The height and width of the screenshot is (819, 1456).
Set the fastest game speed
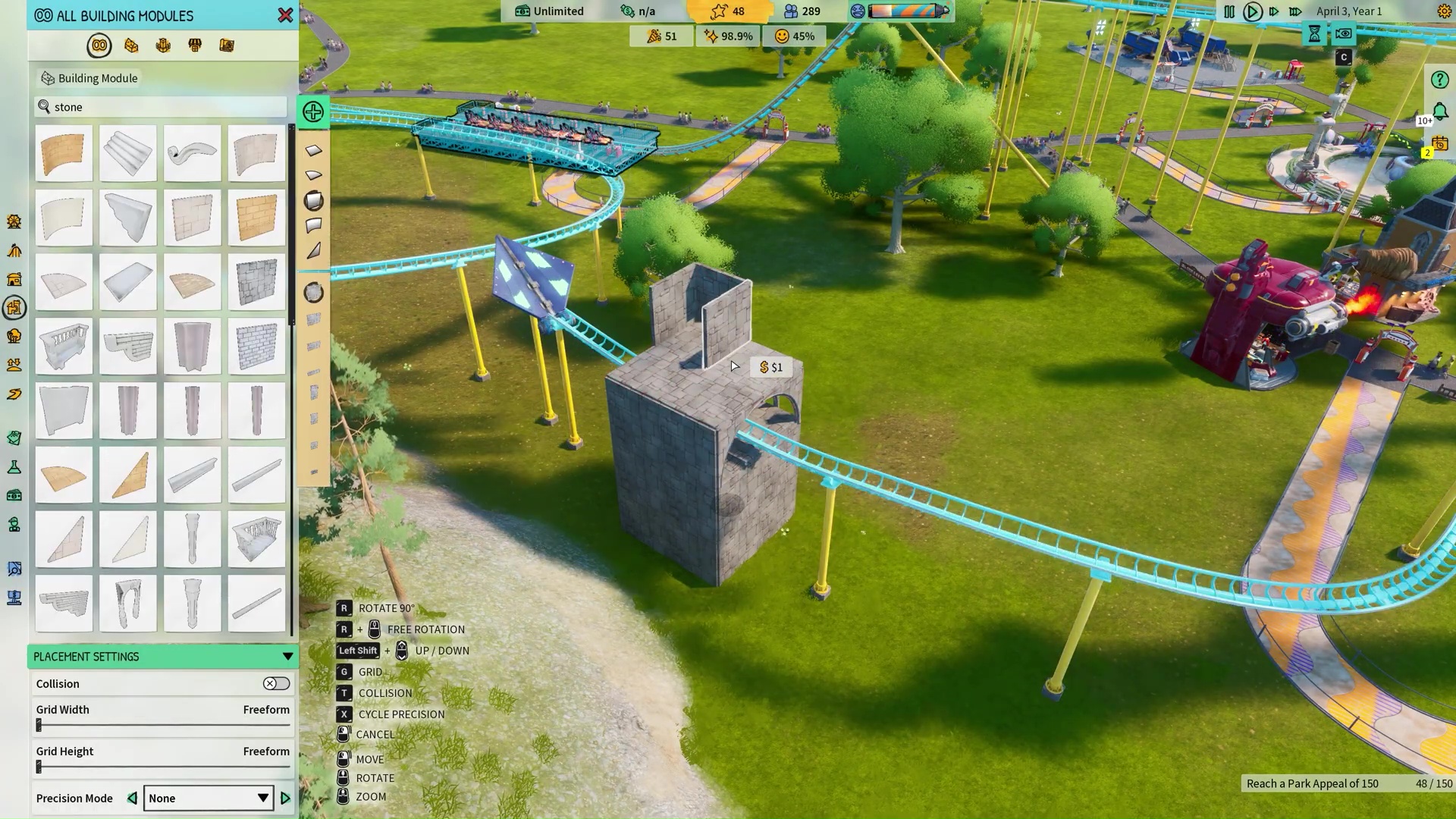(x=1295, y=11)
